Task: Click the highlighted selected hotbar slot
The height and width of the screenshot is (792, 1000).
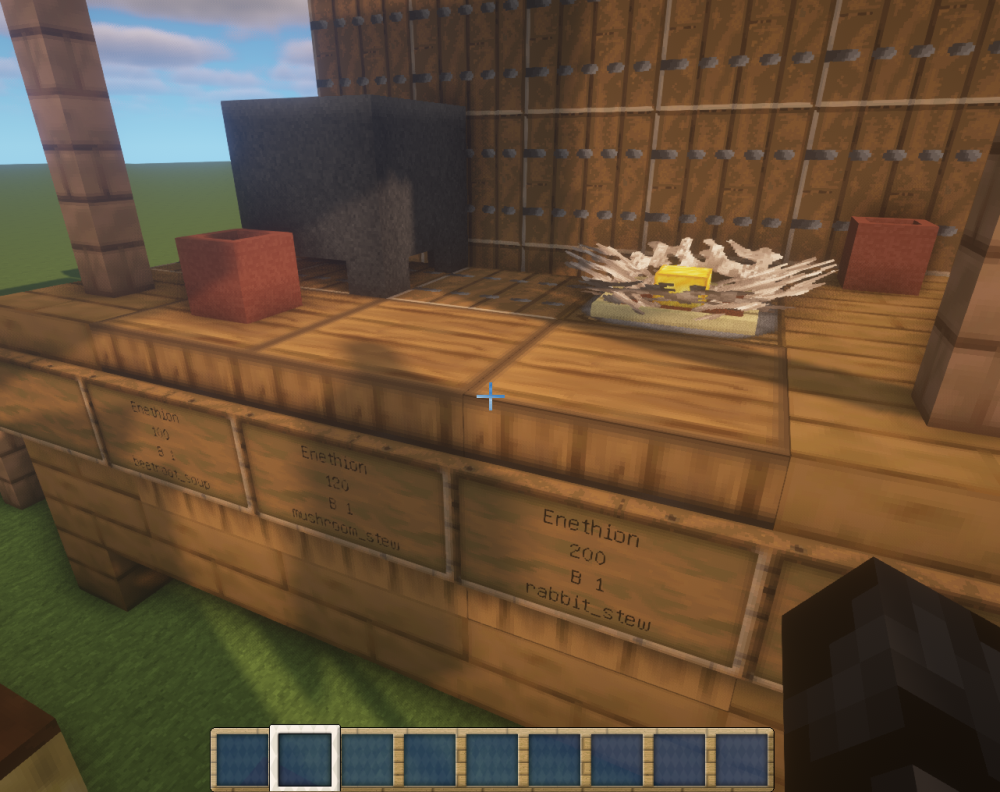Action: pos(305,759)
